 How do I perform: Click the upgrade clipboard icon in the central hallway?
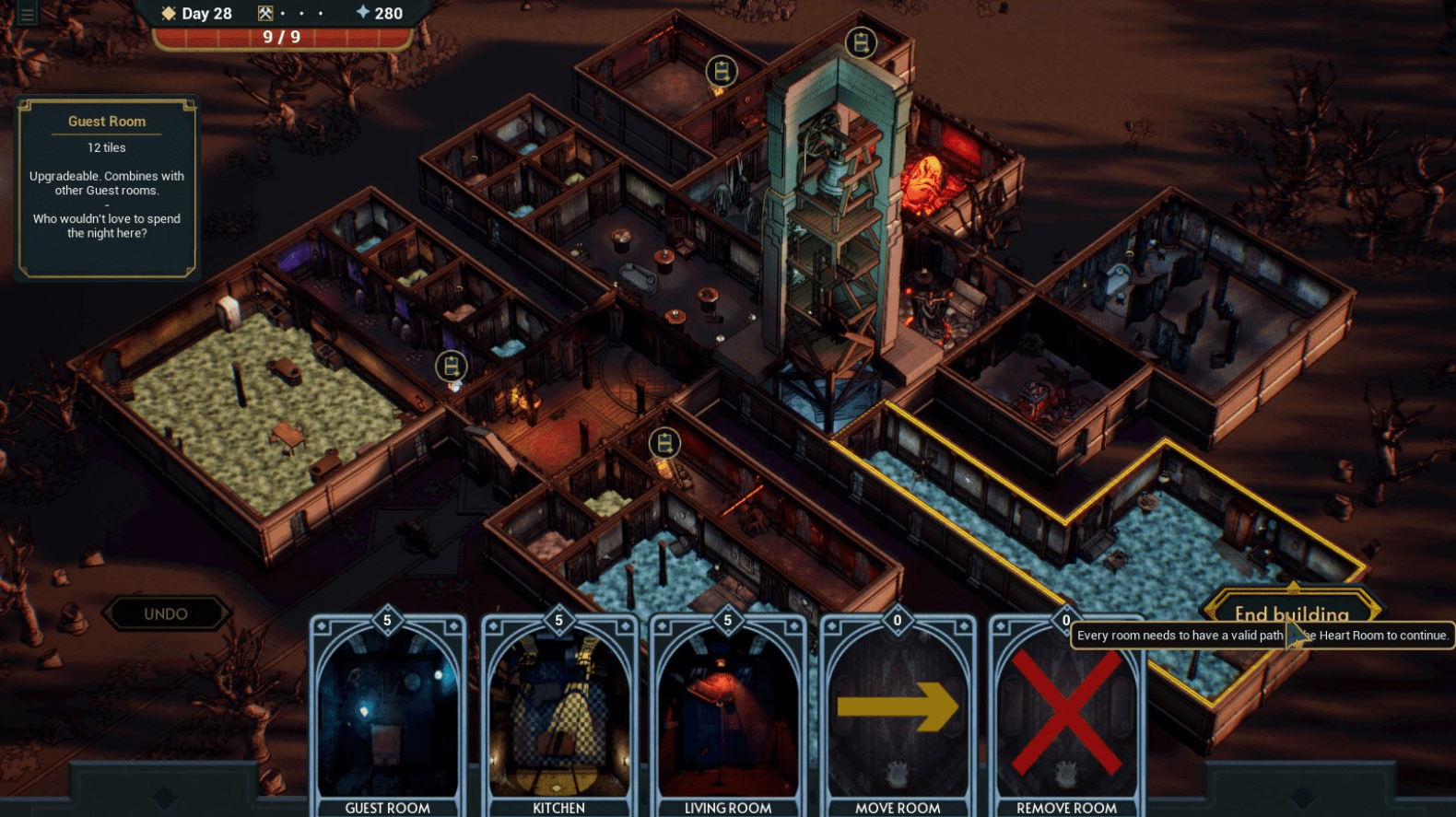[x=663, y=443]
